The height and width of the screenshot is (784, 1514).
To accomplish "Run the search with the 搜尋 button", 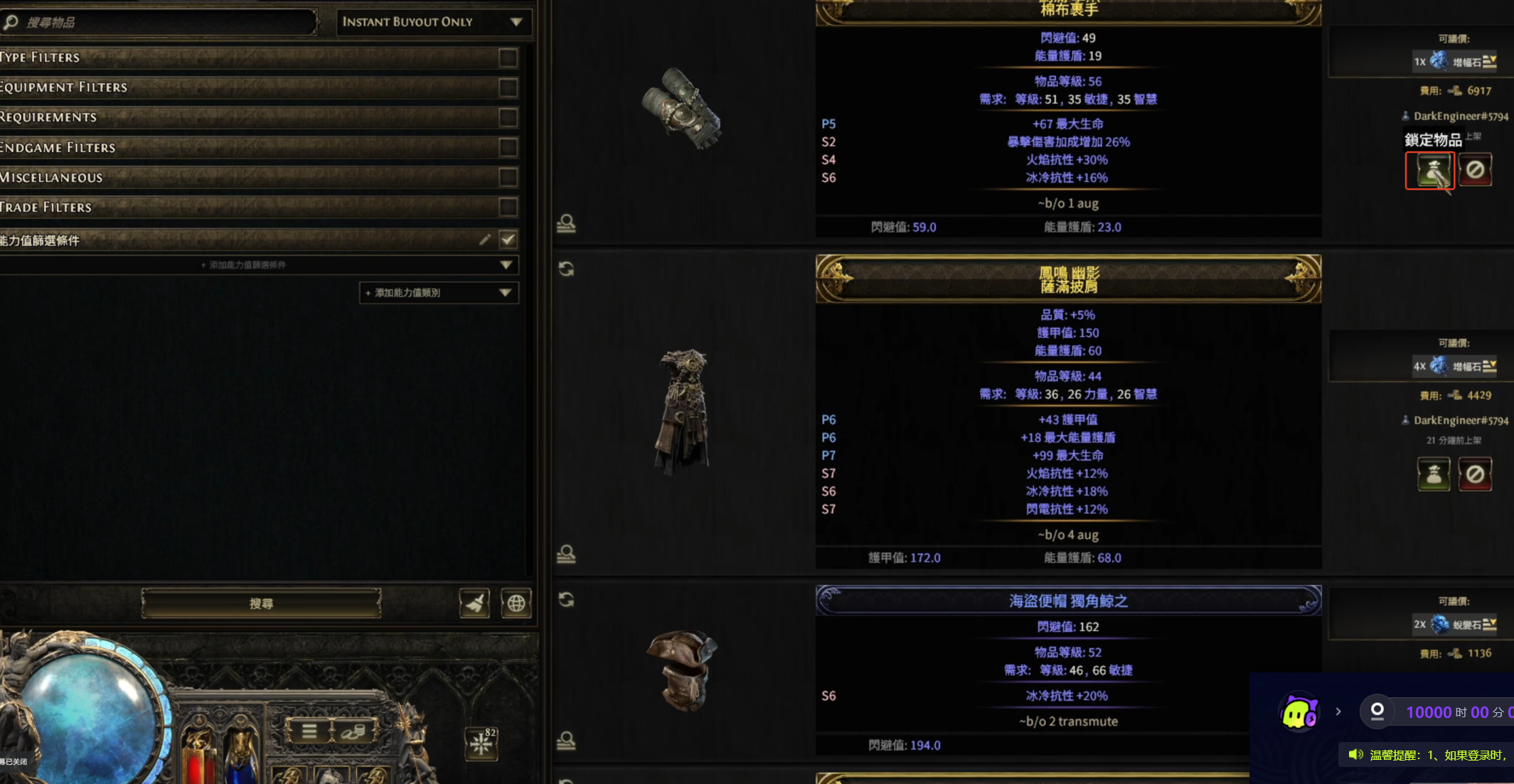I will [x=261, y=603].
